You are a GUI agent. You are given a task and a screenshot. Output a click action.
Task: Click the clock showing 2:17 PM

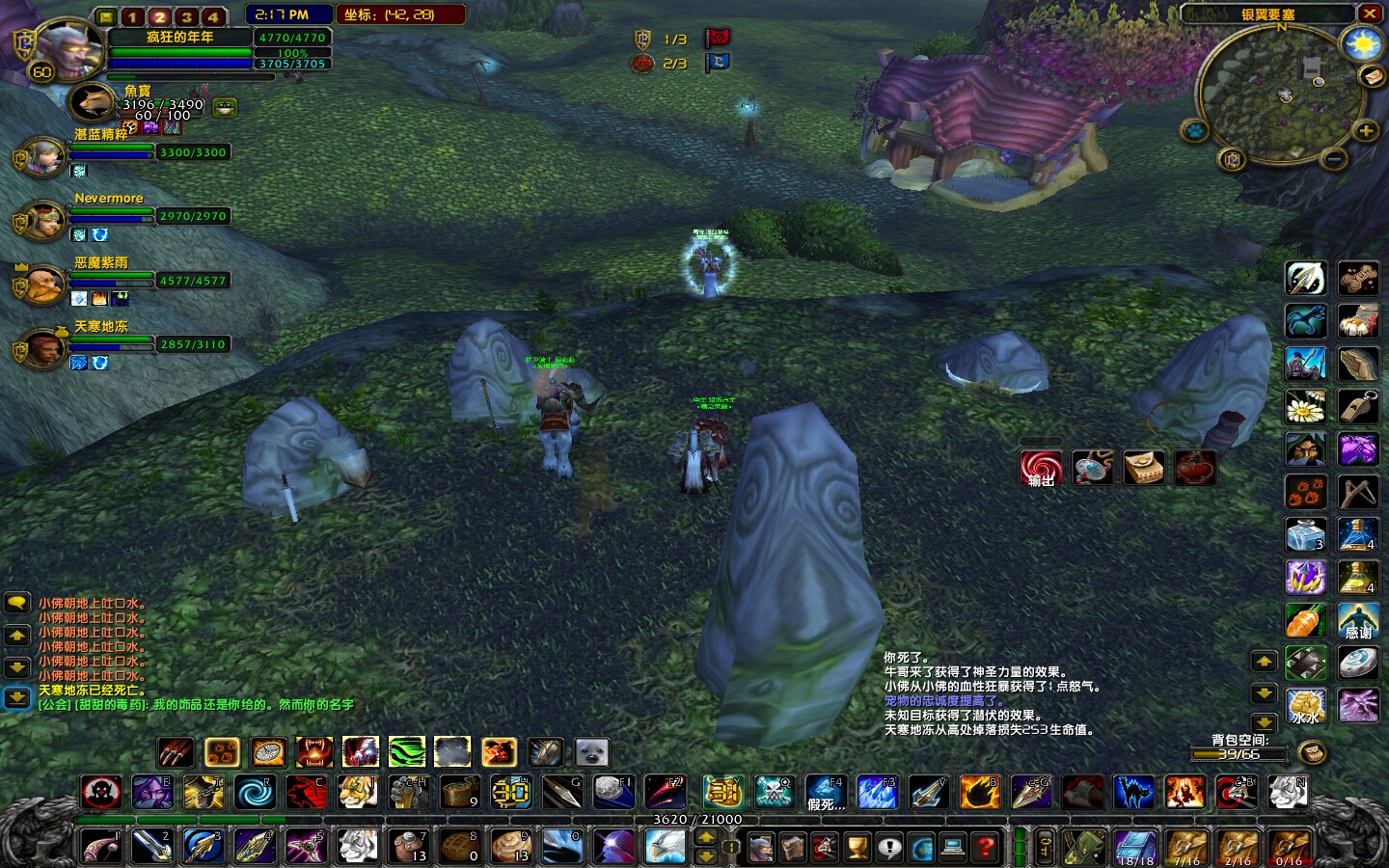coord(283,14)
